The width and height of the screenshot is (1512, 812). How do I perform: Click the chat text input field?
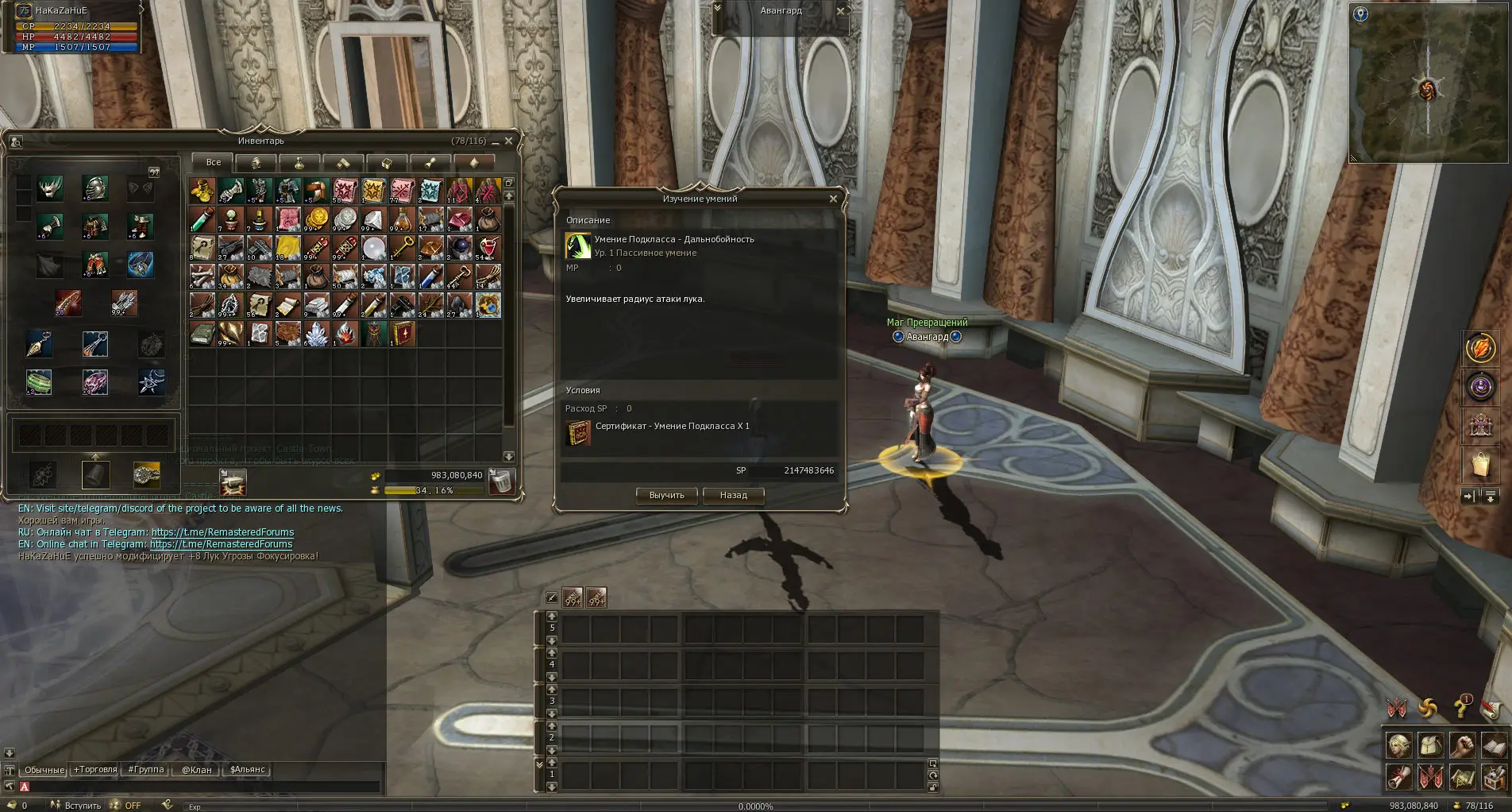[199, 787]
